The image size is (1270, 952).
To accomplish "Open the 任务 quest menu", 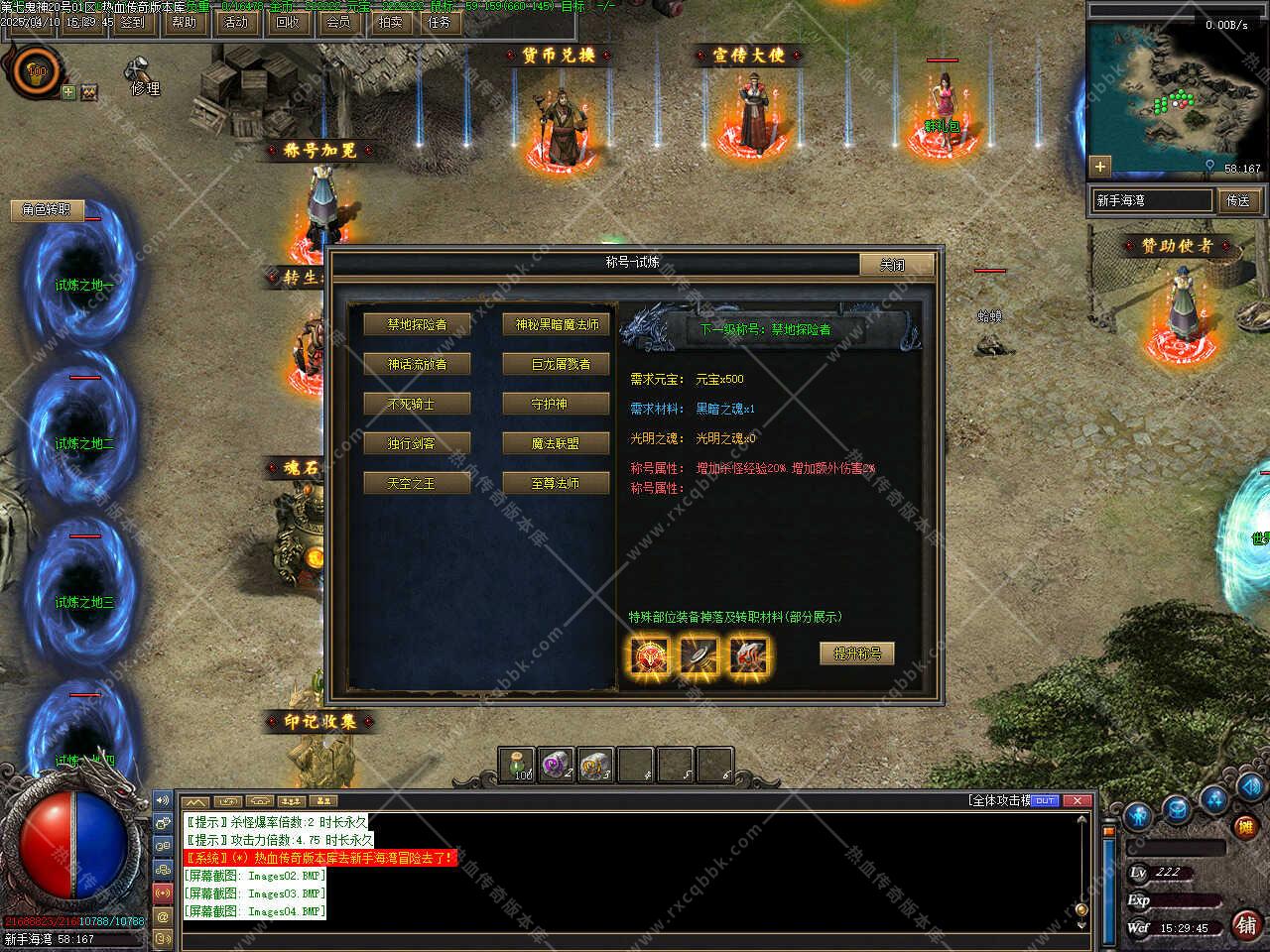I will [x=440, y=22].
